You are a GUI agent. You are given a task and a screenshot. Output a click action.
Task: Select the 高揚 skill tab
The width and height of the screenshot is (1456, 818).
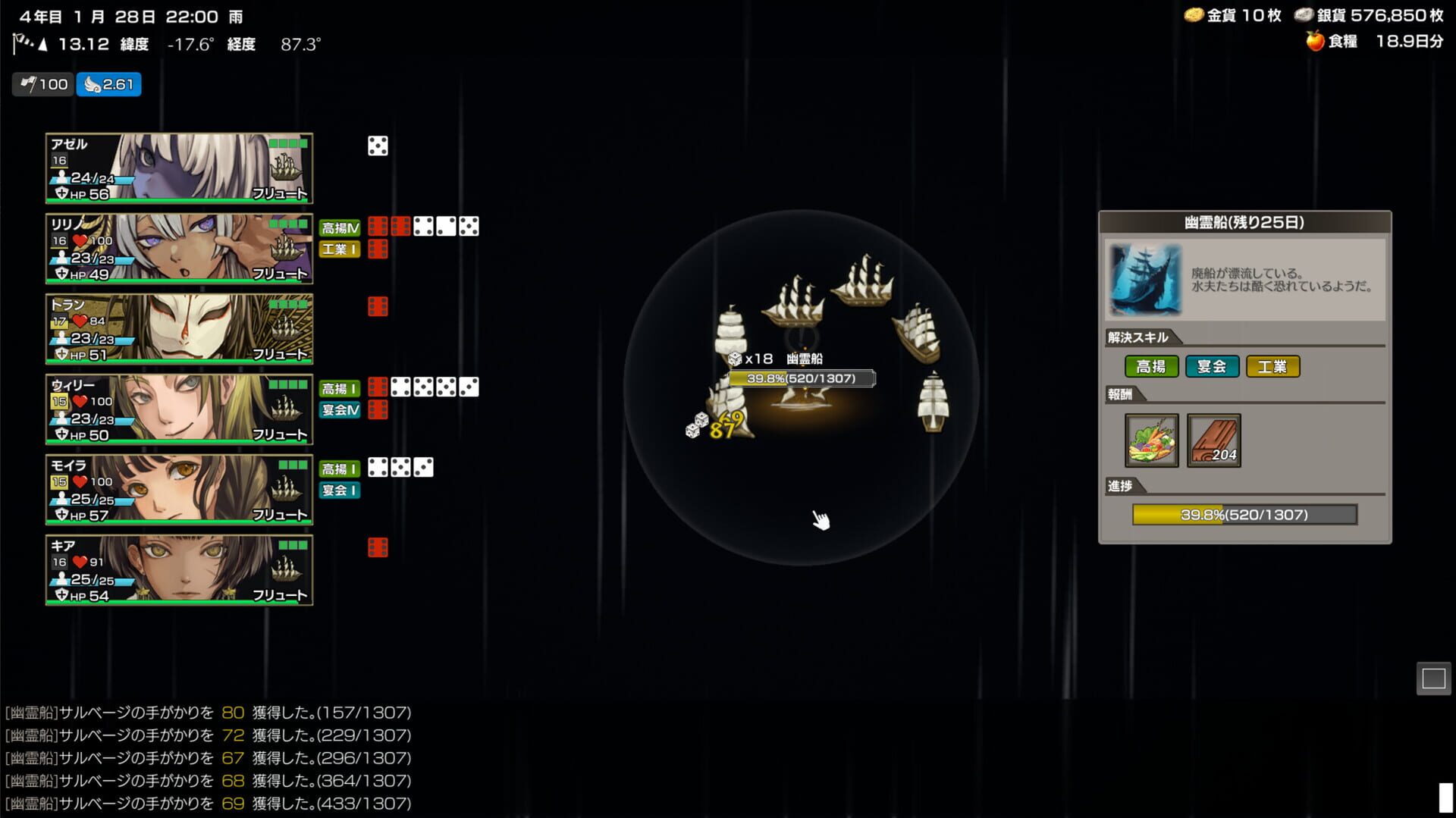(1153, 366)
